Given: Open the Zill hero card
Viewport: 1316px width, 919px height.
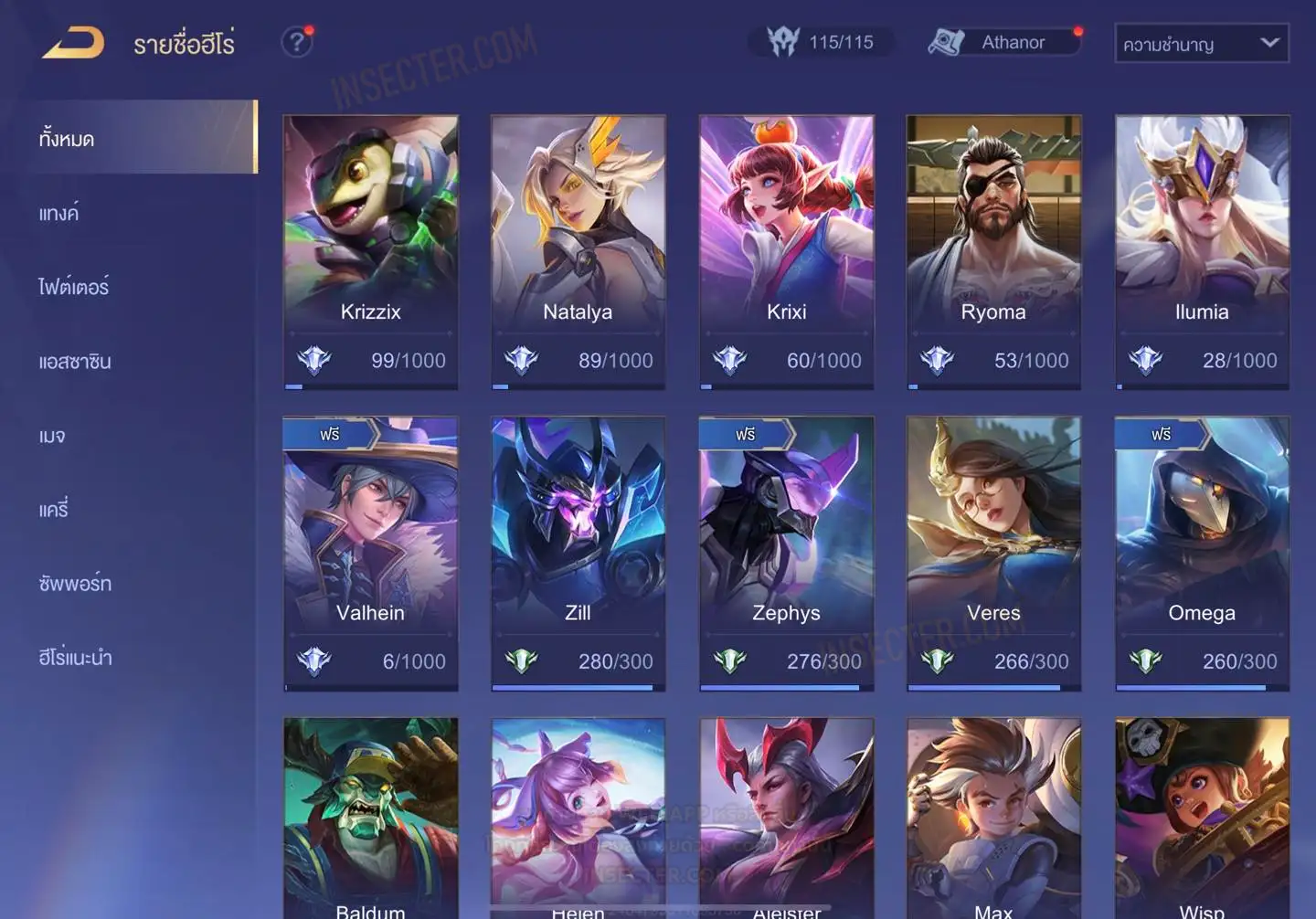Looking at the screenshot, I should tap(578, 553).
